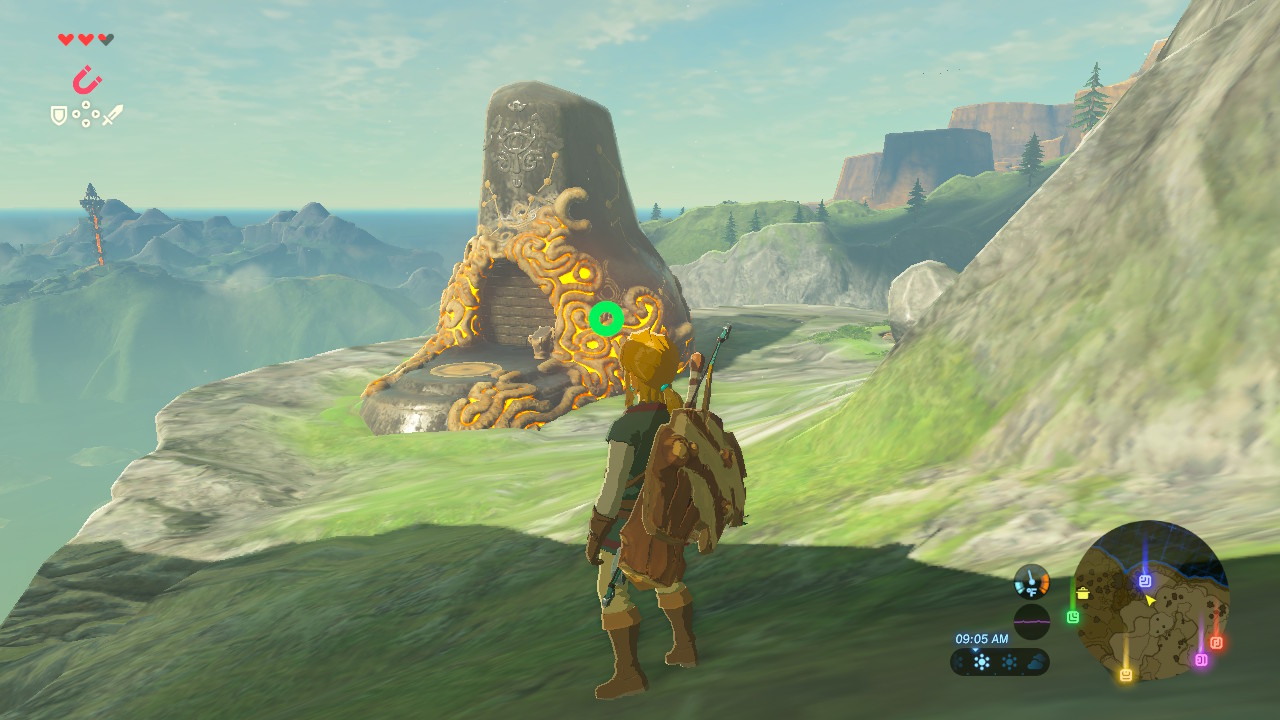Select the green shrine marker beside minimap
This screenshot has height=720, width=1280.
[x=1073, y=617]
